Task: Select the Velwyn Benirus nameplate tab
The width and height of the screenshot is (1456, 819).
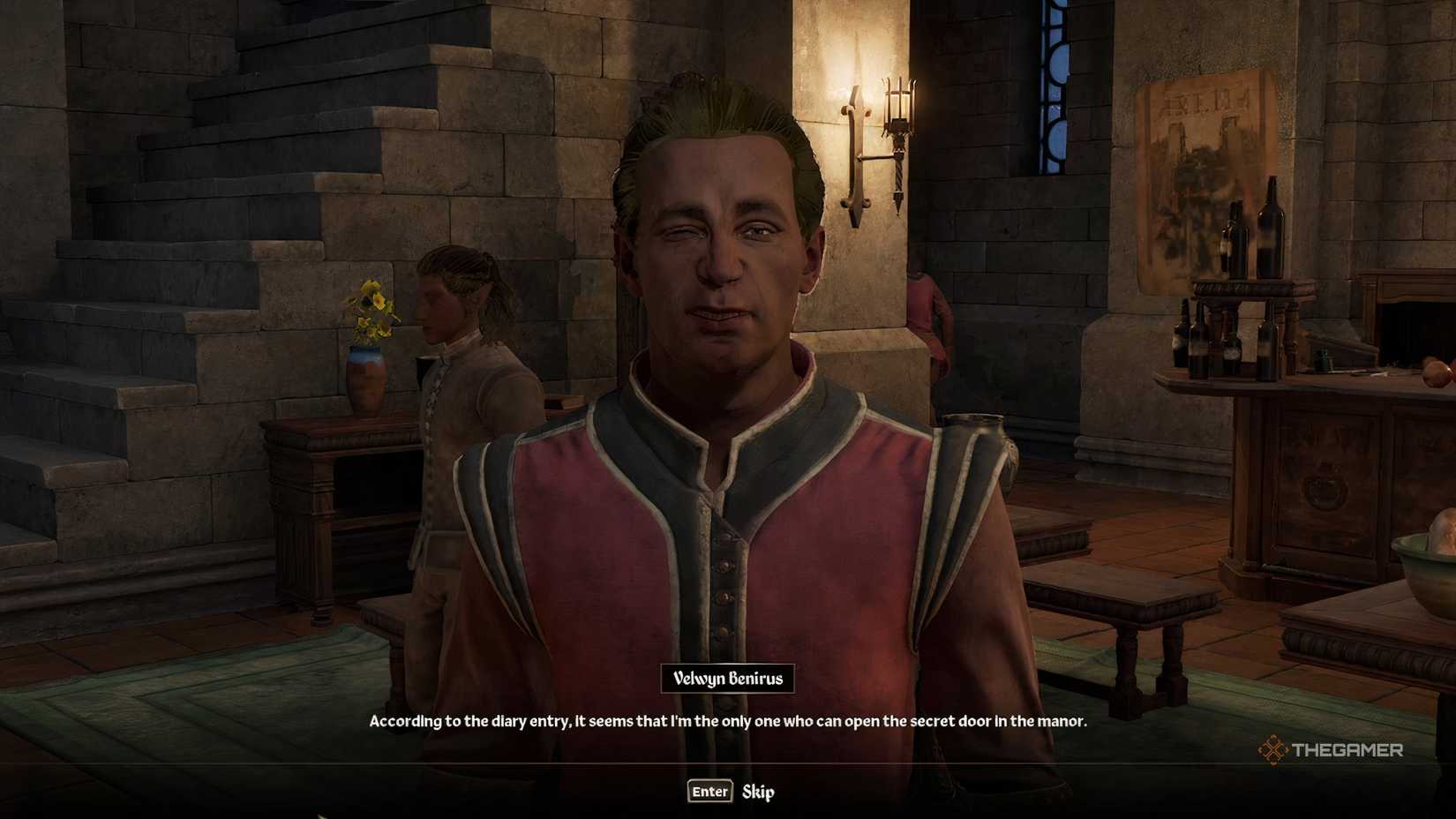Action: coord(728,680)
